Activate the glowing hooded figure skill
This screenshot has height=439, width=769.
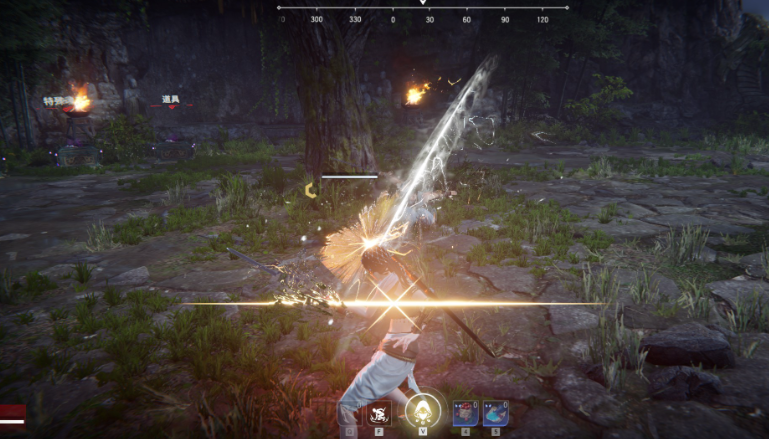(x=422, y=413)
